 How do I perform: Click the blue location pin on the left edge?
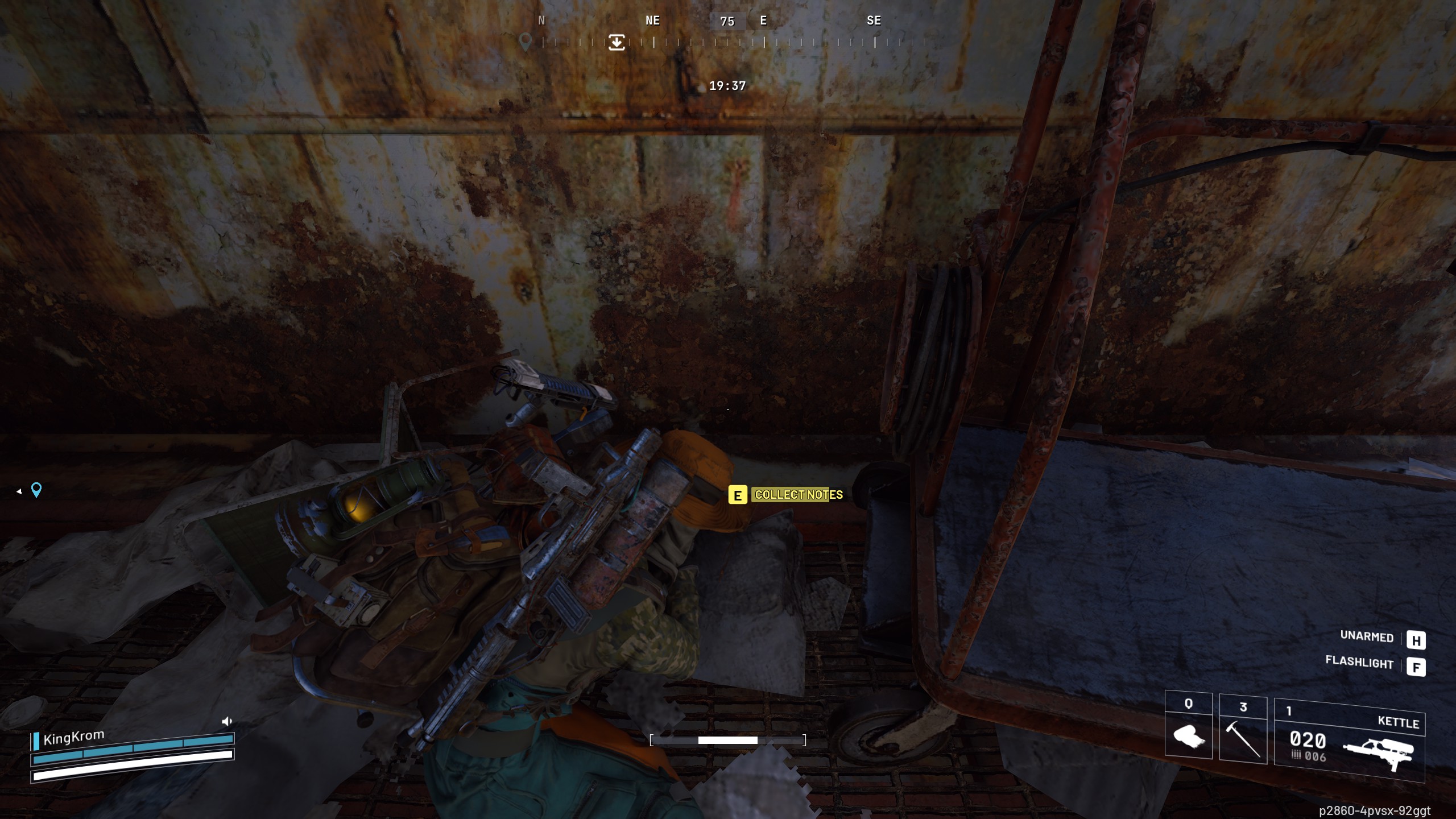click(36, 490)
